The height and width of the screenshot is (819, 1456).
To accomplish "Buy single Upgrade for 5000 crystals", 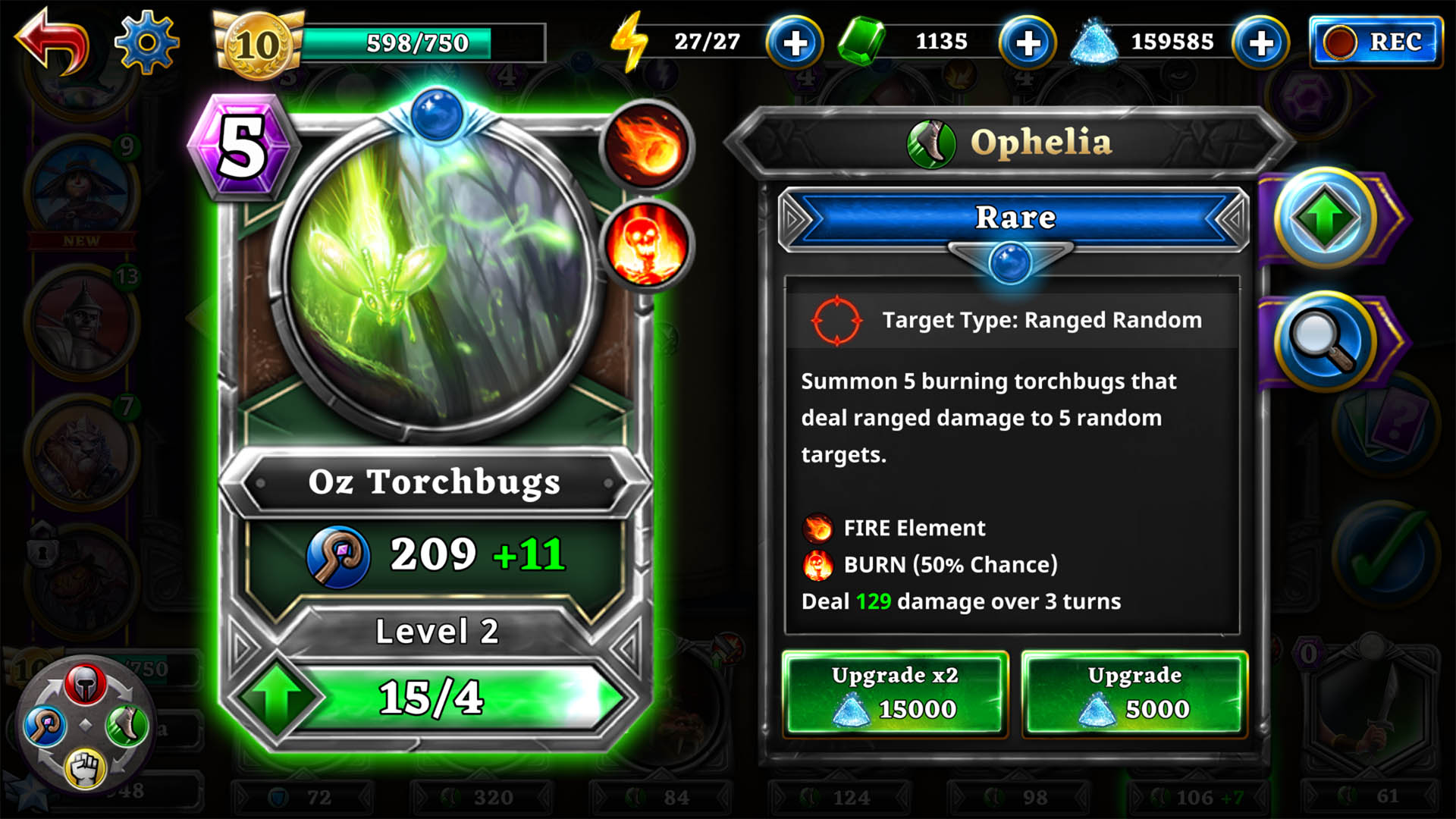I will click(1134, 693).
